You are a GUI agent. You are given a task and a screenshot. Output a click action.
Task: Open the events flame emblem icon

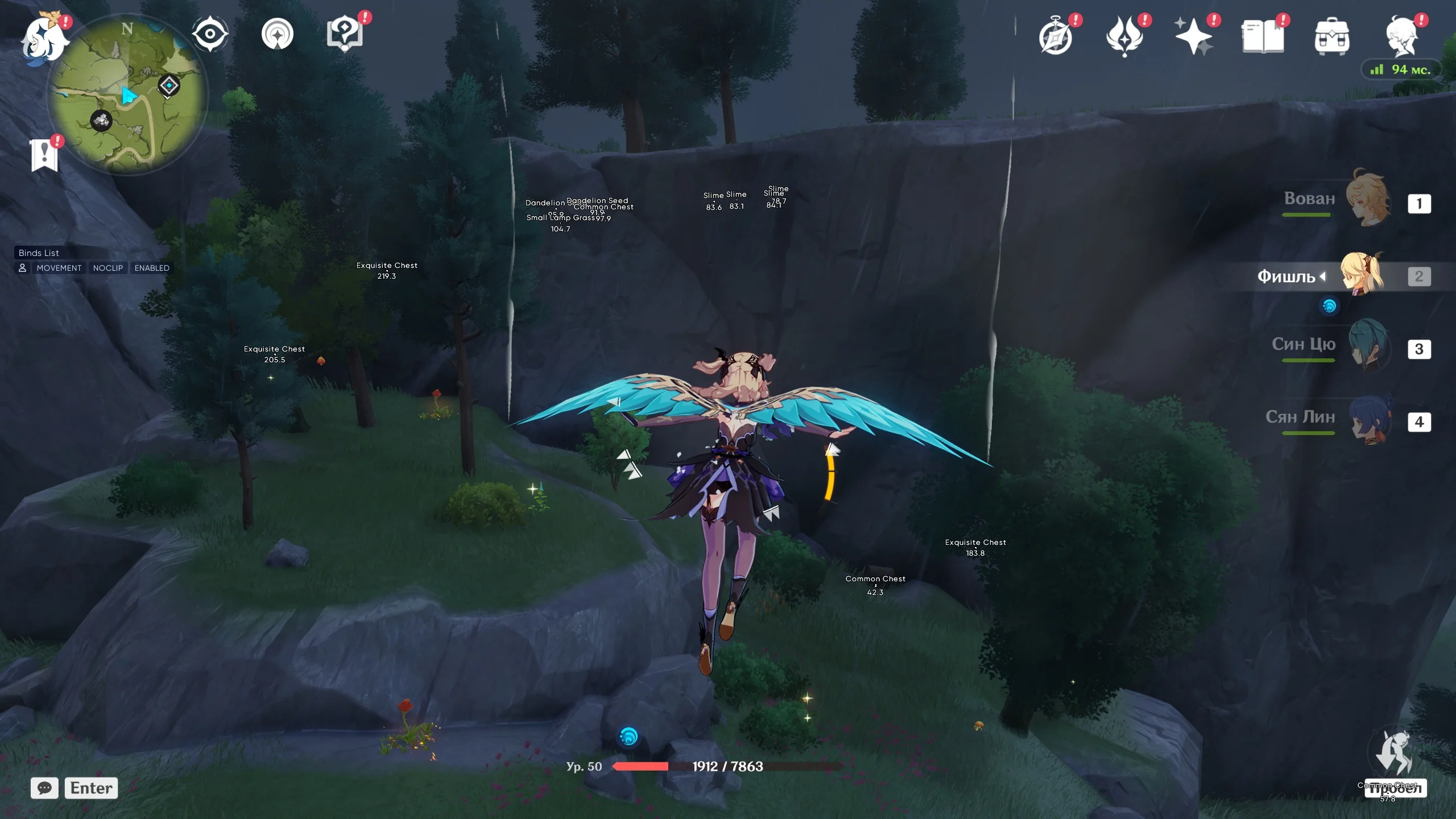pos(1124,36)
